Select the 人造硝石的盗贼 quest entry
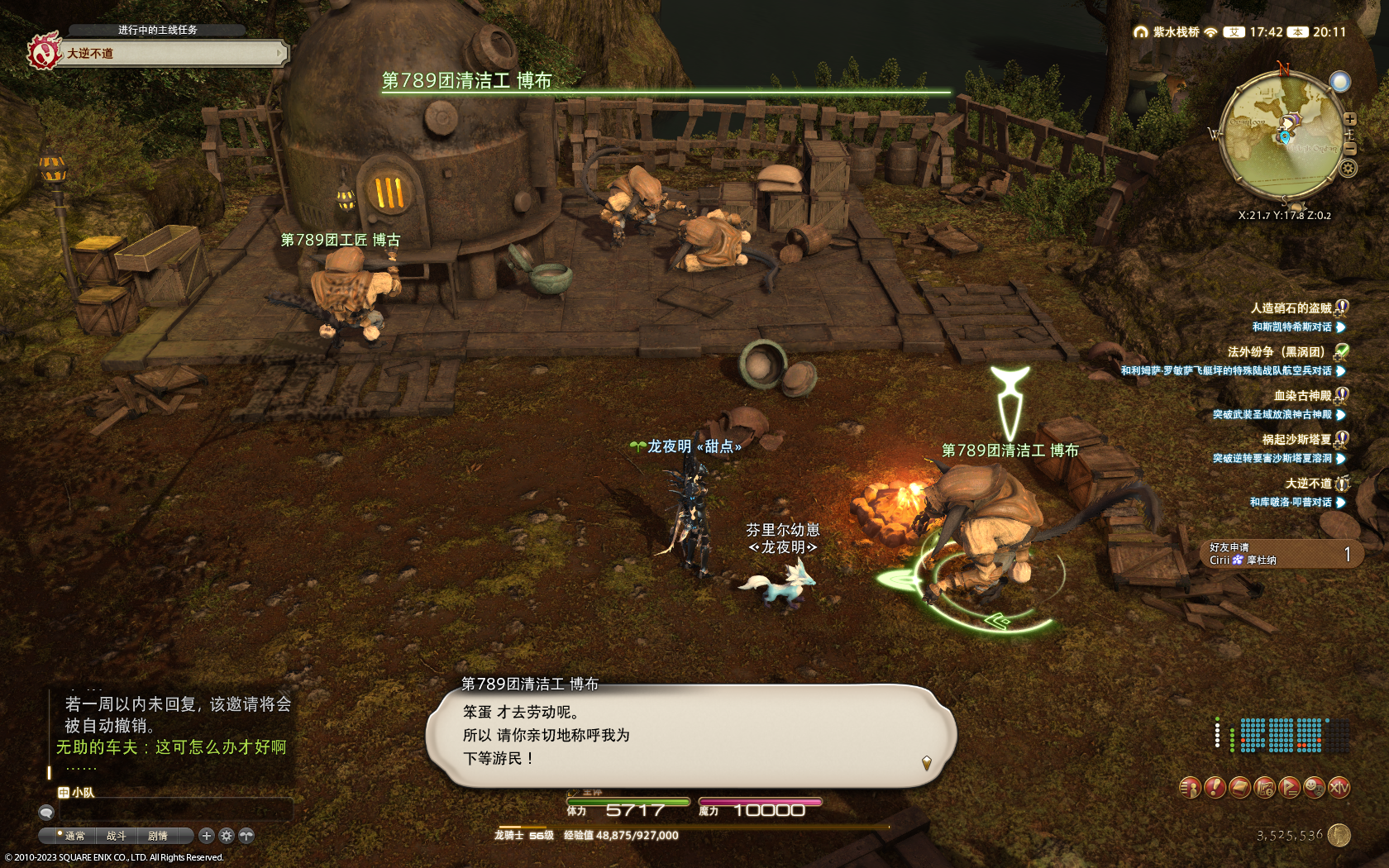This screenshot has width=1389, height=868. (1291, 308)
